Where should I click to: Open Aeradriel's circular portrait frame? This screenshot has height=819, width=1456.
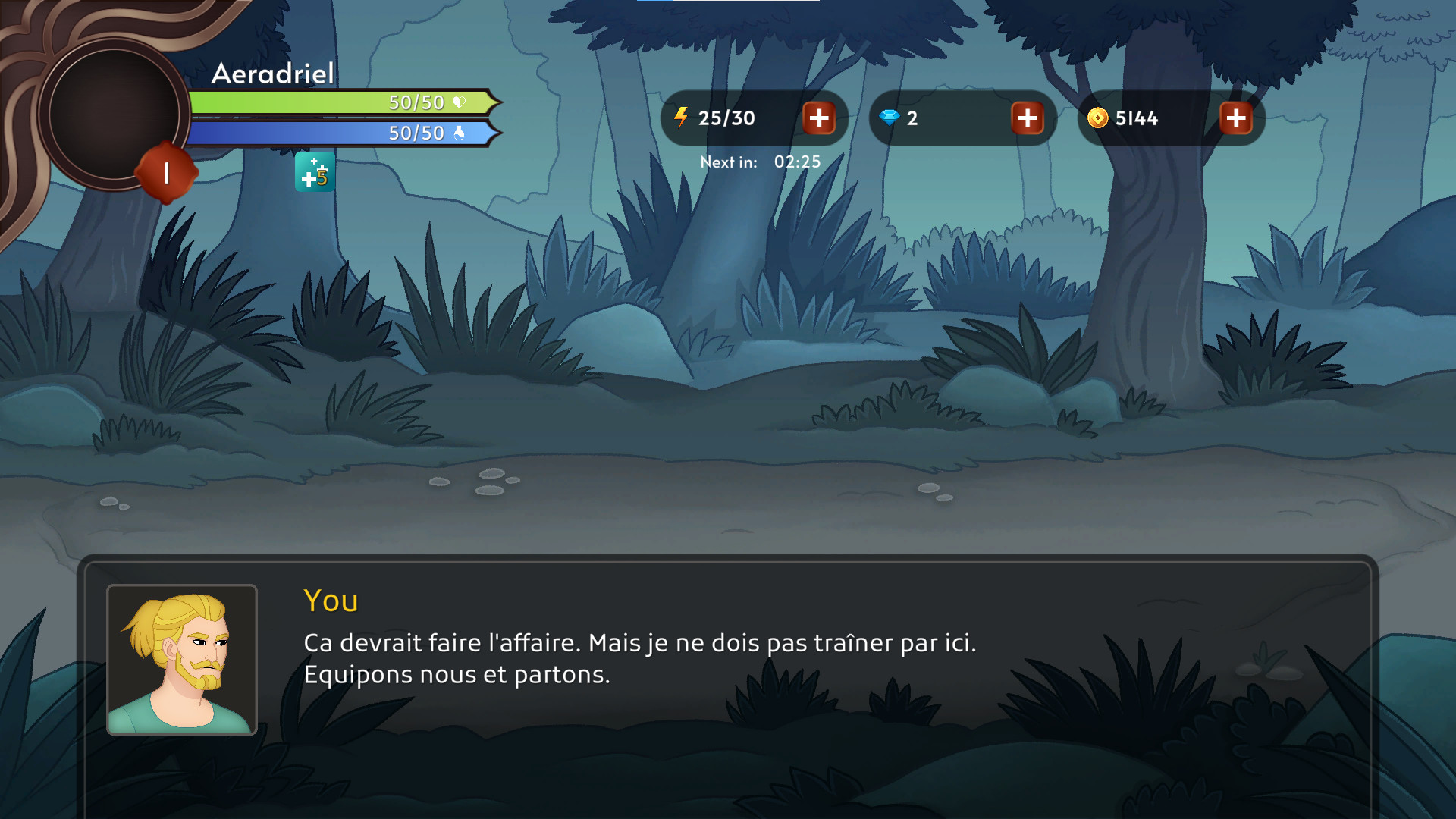click(112, 112)
